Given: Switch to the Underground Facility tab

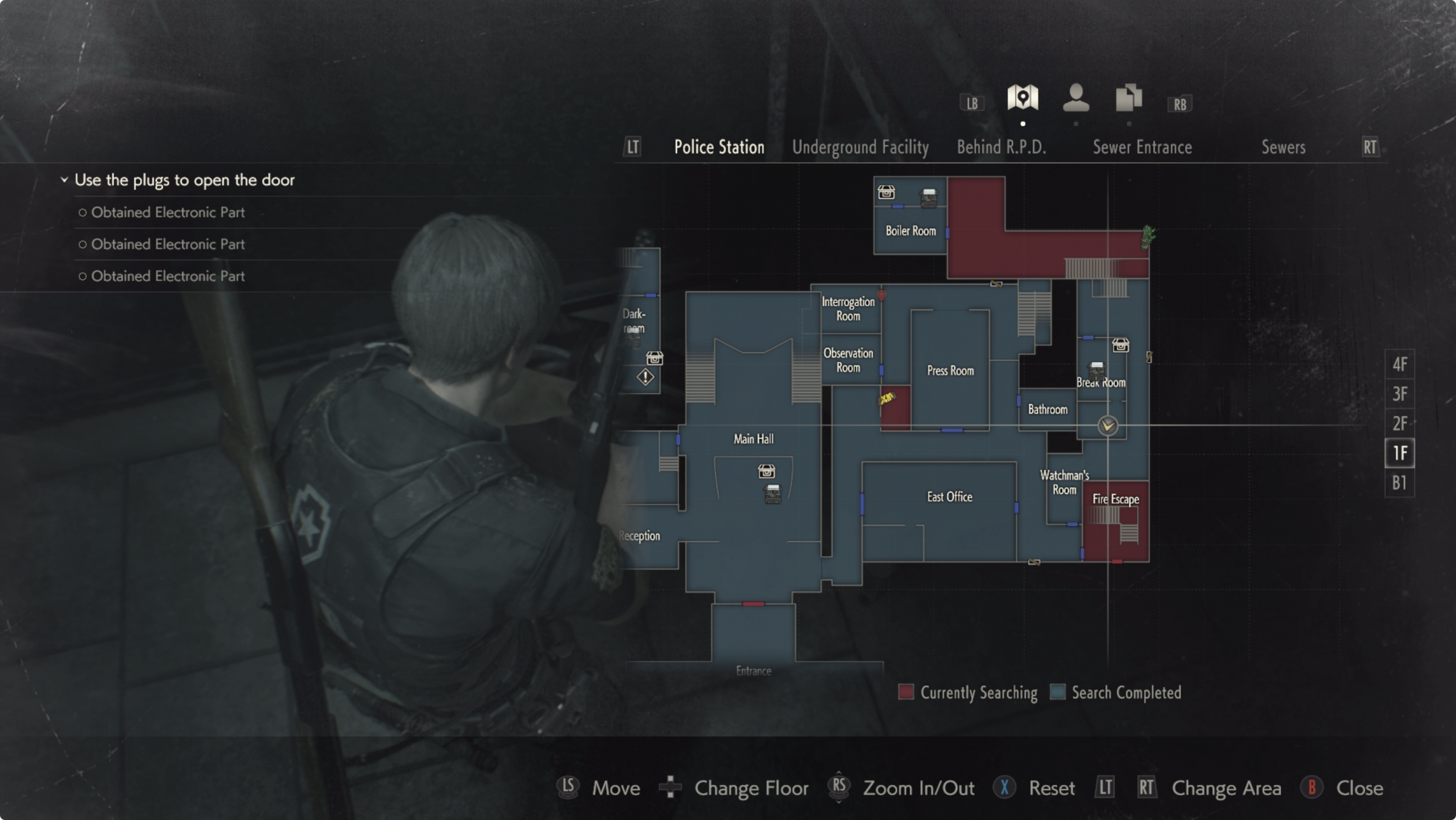Looking at the screenshot, I should click(x=860, y=147).
